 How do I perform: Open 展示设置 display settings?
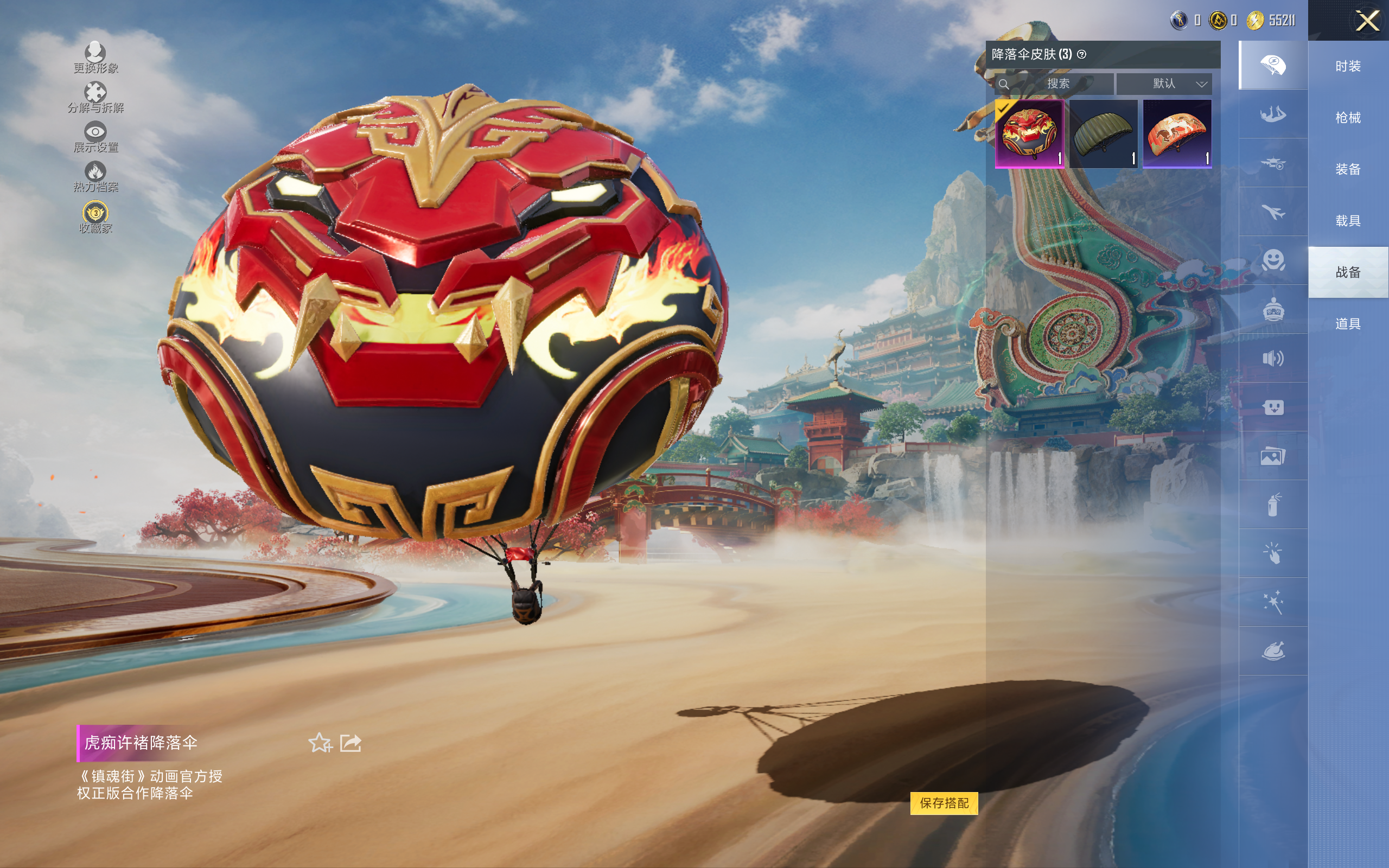click(x=95, y=137)
